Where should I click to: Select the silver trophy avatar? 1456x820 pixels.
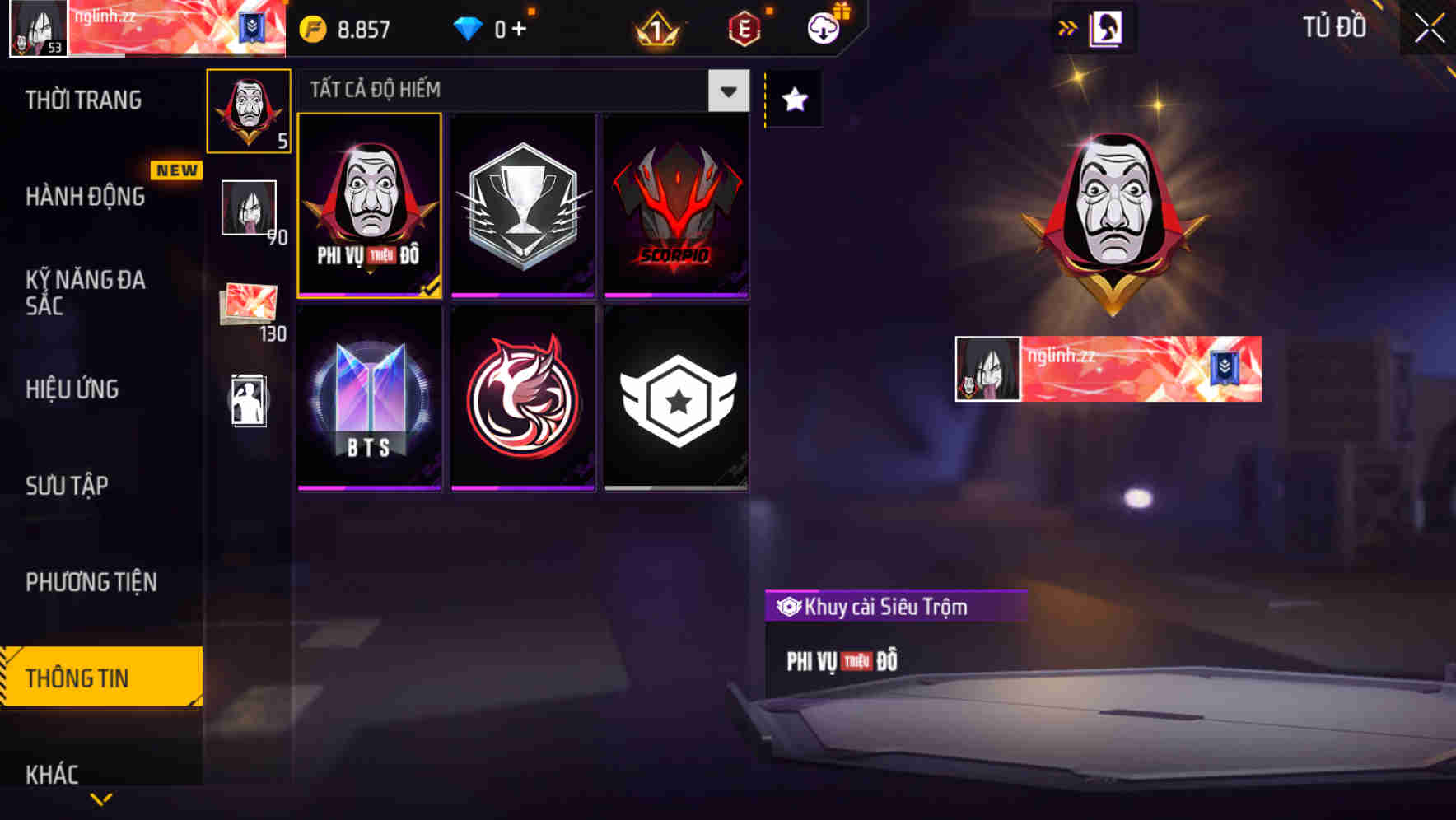[x=524, y=205]
